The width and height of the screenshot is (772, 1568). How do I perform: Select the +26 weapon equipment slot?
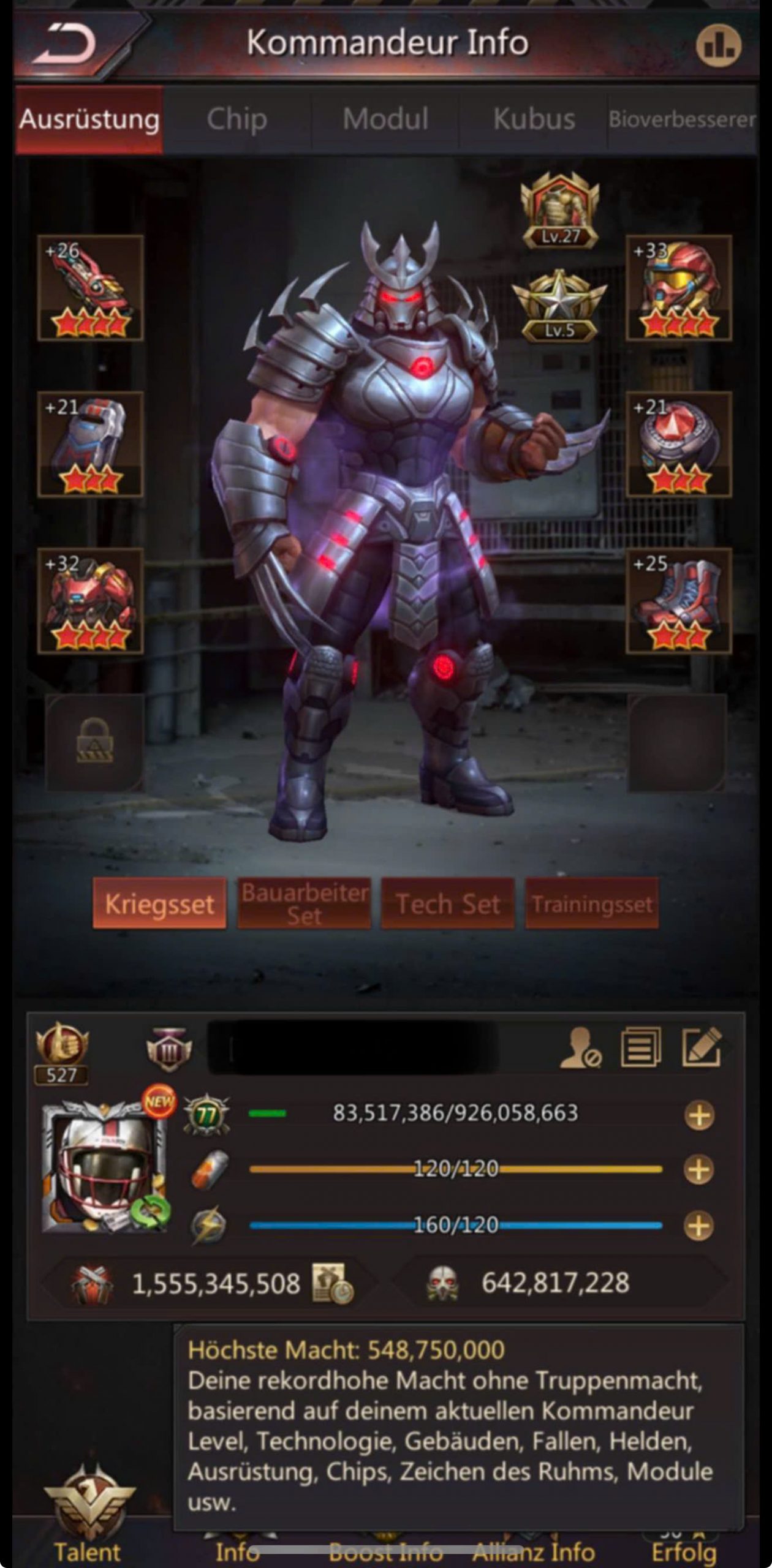point(91,288)
